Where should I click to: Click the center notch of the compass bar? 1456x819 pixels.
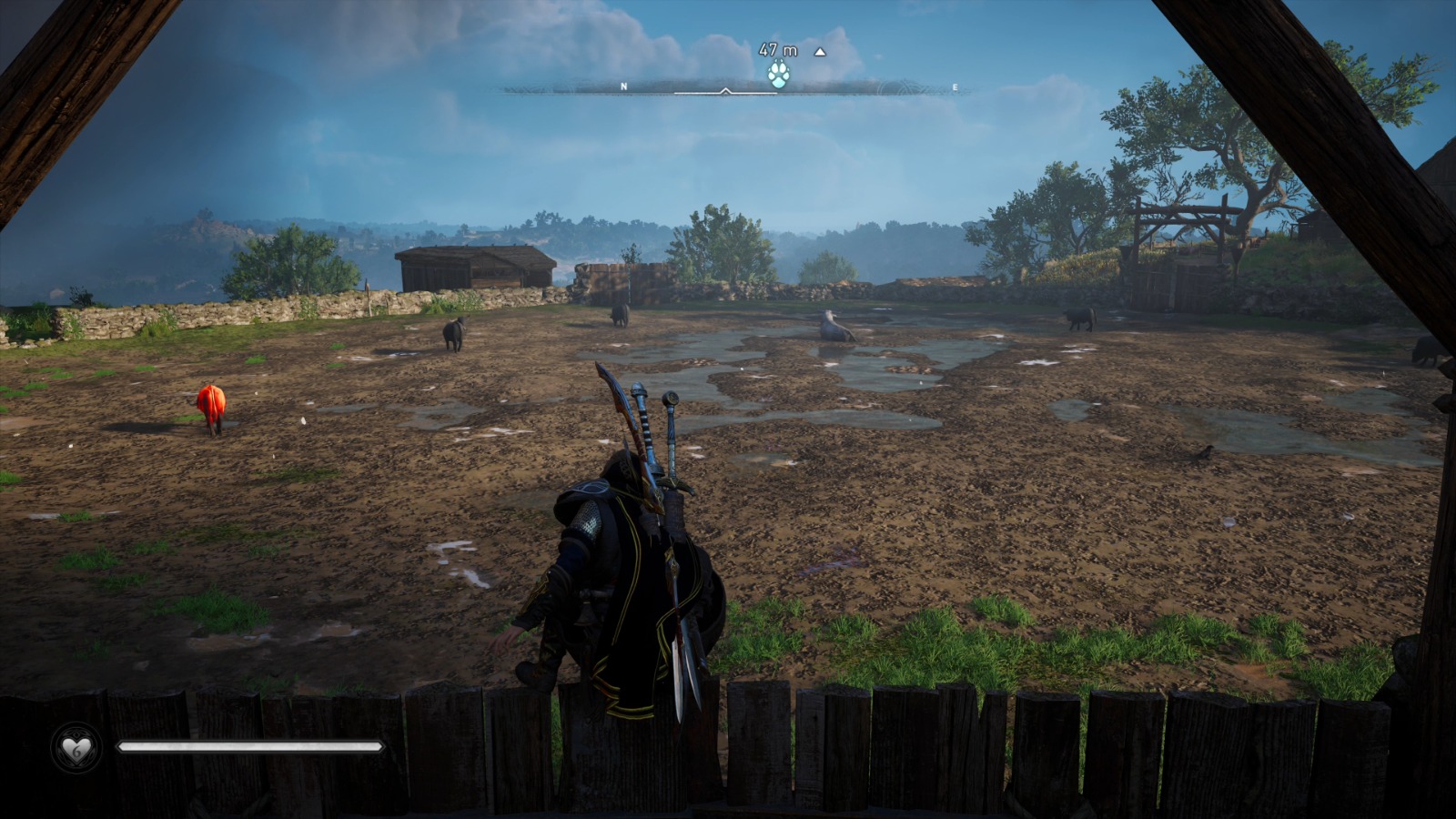pyautogui.click(x=725, y=90)
